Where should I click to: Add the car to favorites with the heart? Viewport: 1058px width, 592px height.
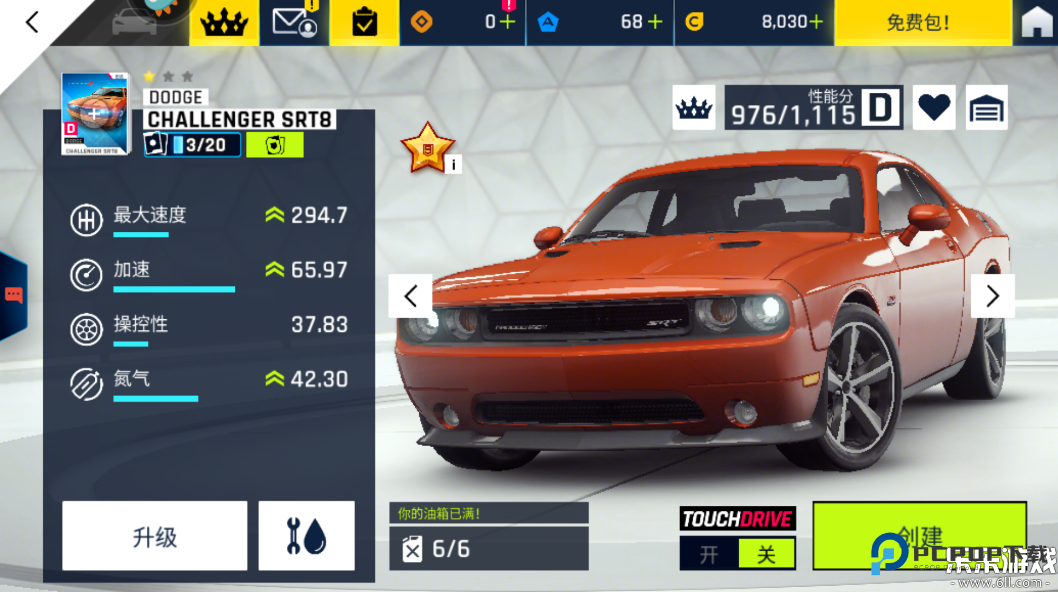pyautogui.click(x=934, y=108)
